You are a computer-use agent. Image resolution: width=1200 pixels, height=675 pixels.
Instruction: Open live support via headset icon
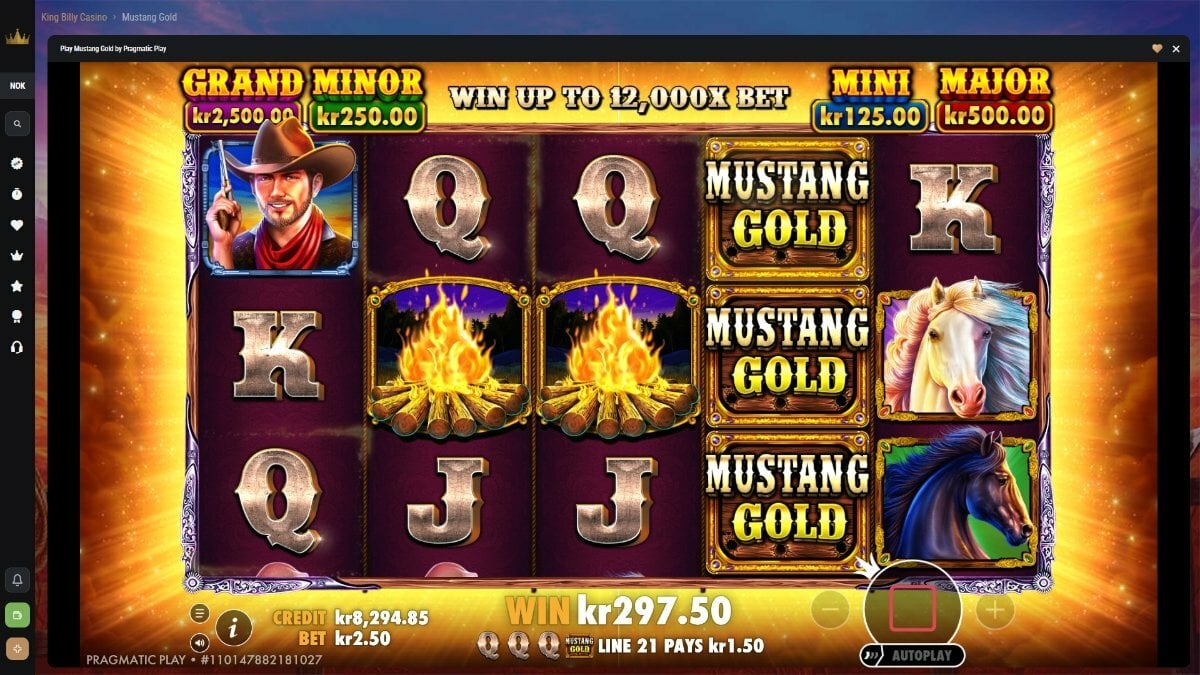[x=17, y=347]
